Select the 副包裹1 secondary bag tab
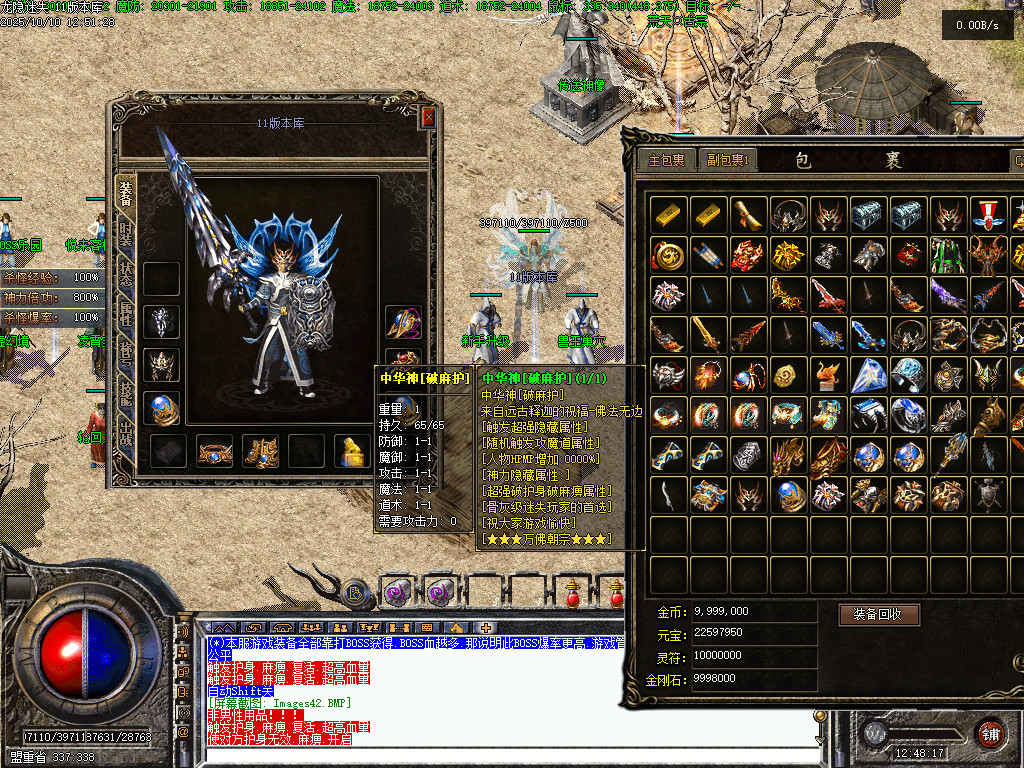 pyautogui.click(x=728, y=160)
